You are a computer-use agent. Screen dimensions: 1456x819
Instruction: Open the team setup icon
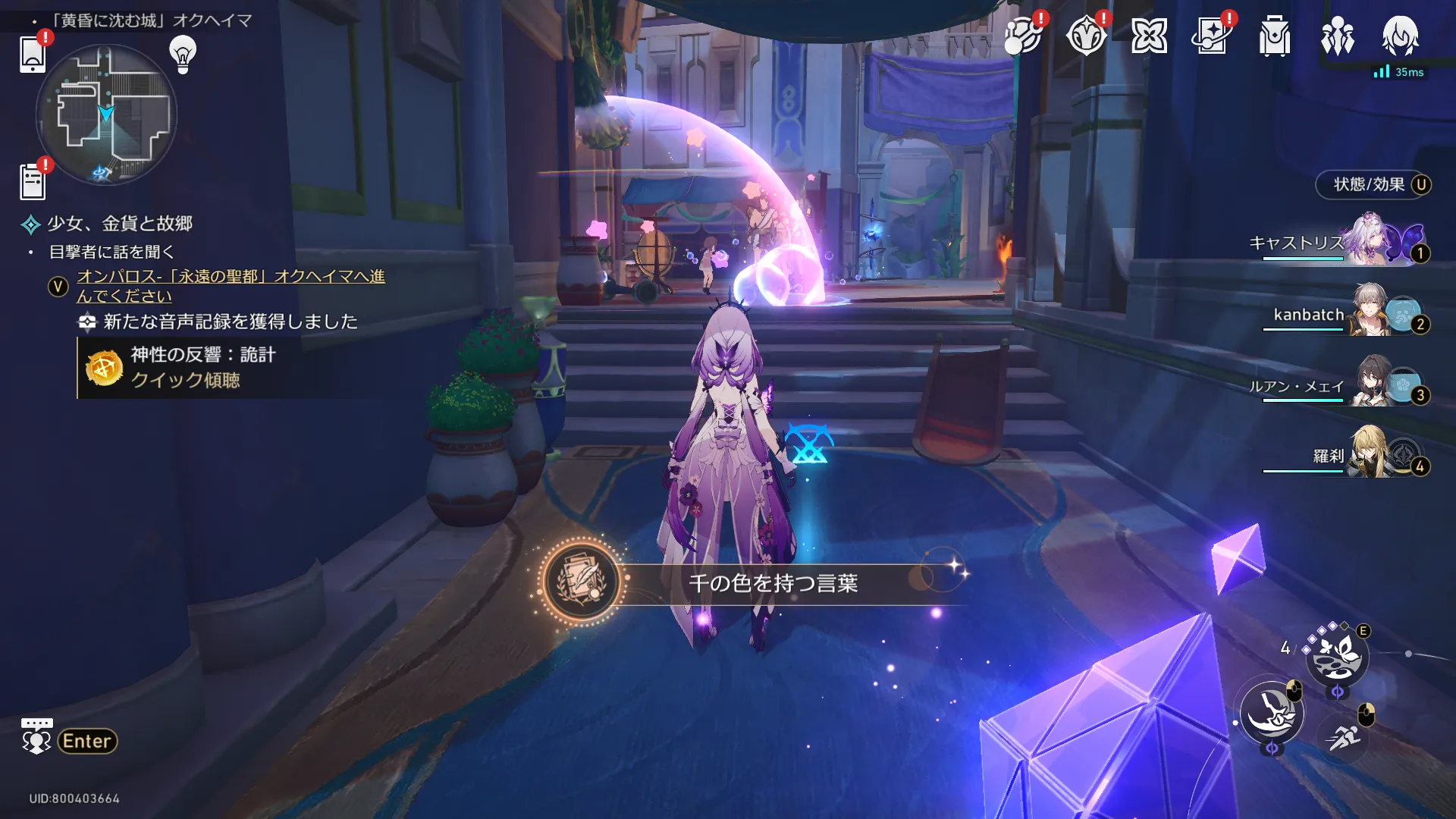[1338, 36]
